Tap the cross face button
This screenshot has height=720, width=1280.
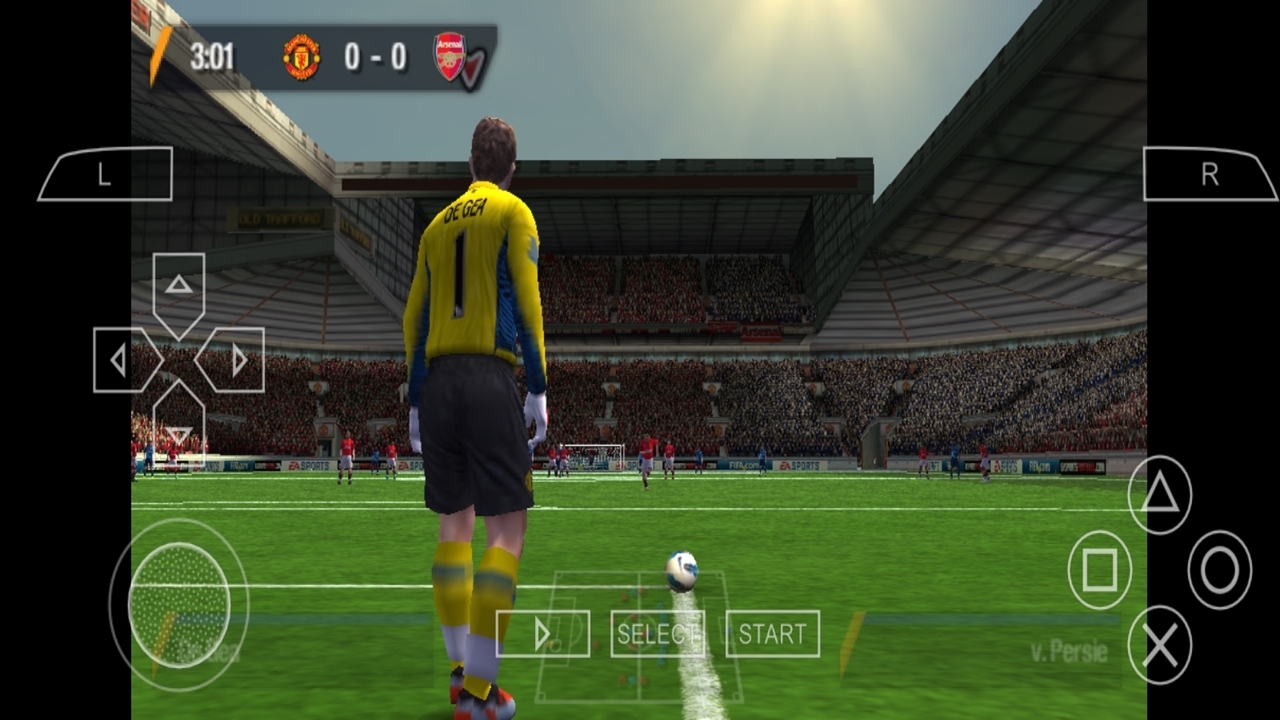click(x=1160, y=645)
